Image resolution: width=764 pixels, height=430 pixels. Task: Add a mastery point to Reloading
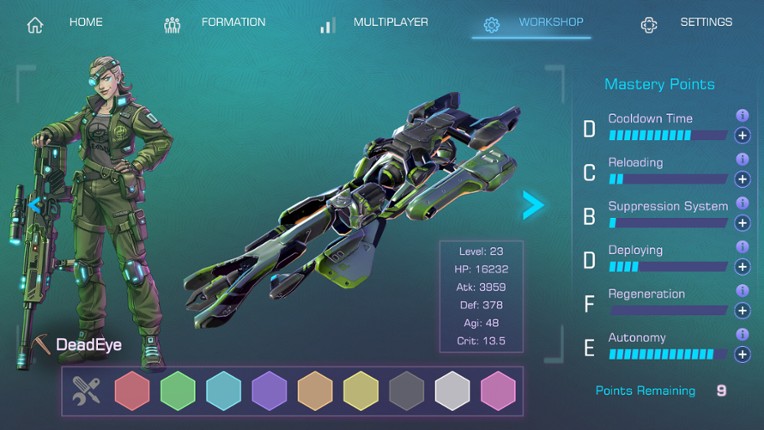point(742,179)
